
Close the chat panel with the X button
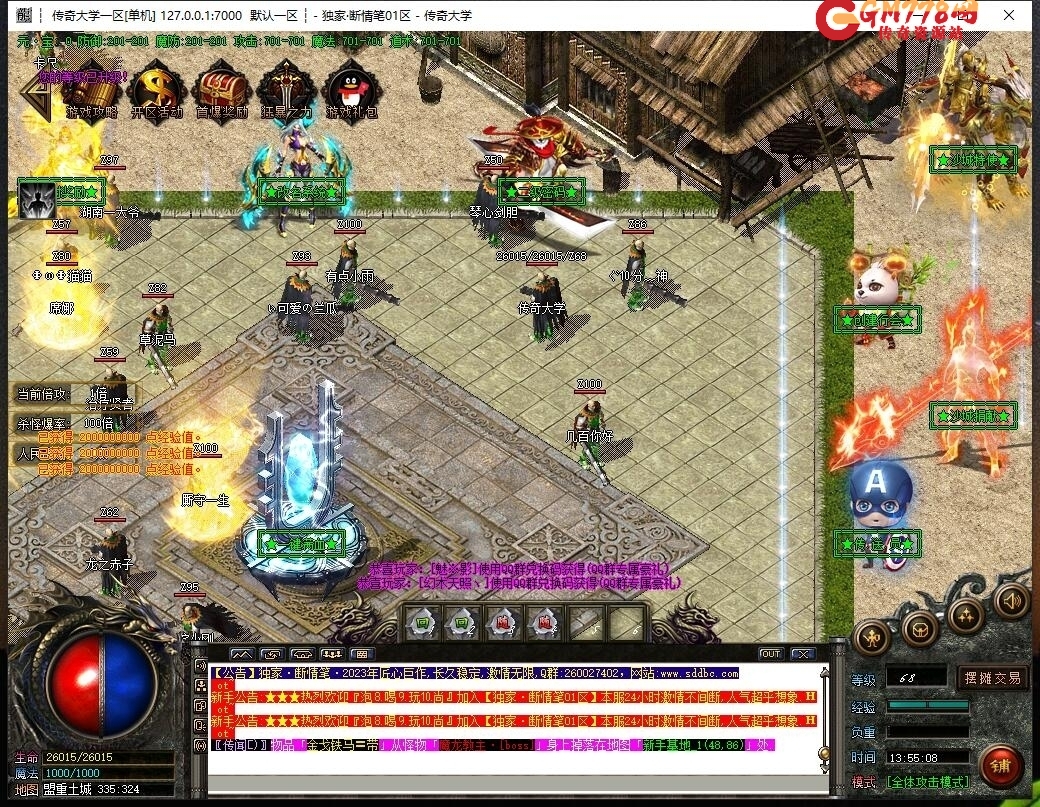802,654
